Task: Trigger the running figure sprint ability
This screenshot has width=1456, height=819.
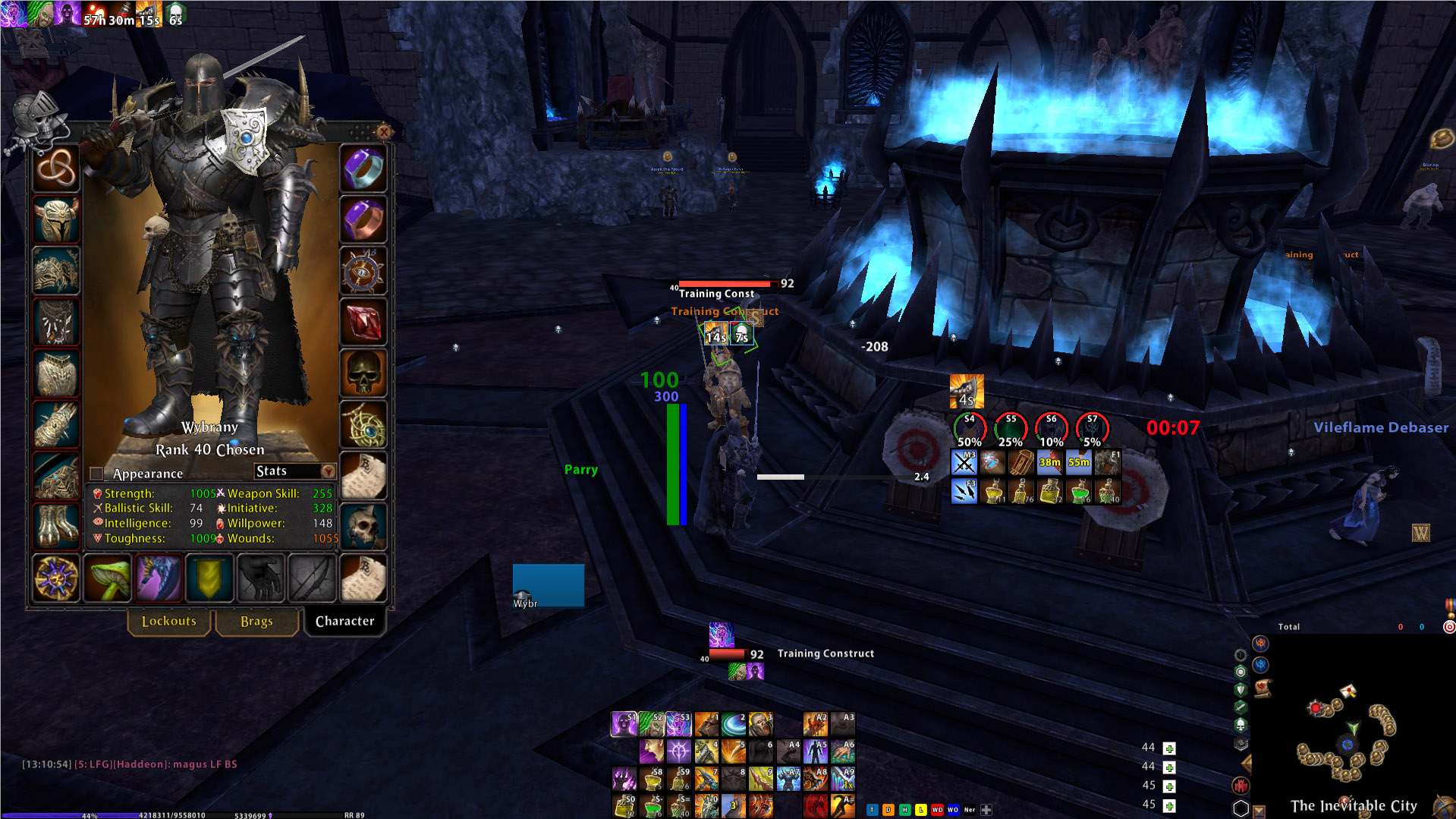Action: pos(842,804)
